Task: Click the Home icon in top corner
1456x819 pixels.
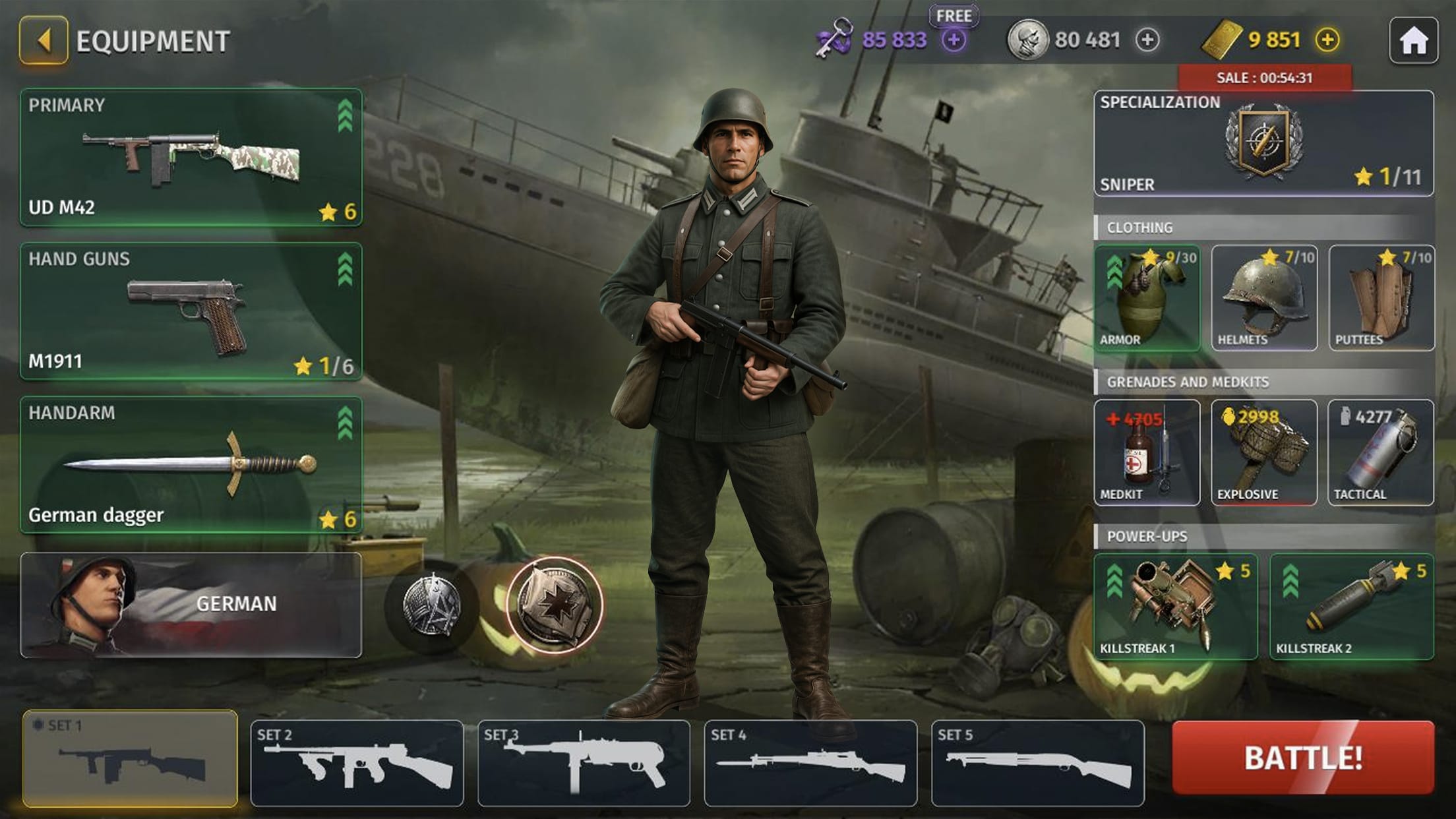Action: pos(1415,41)
